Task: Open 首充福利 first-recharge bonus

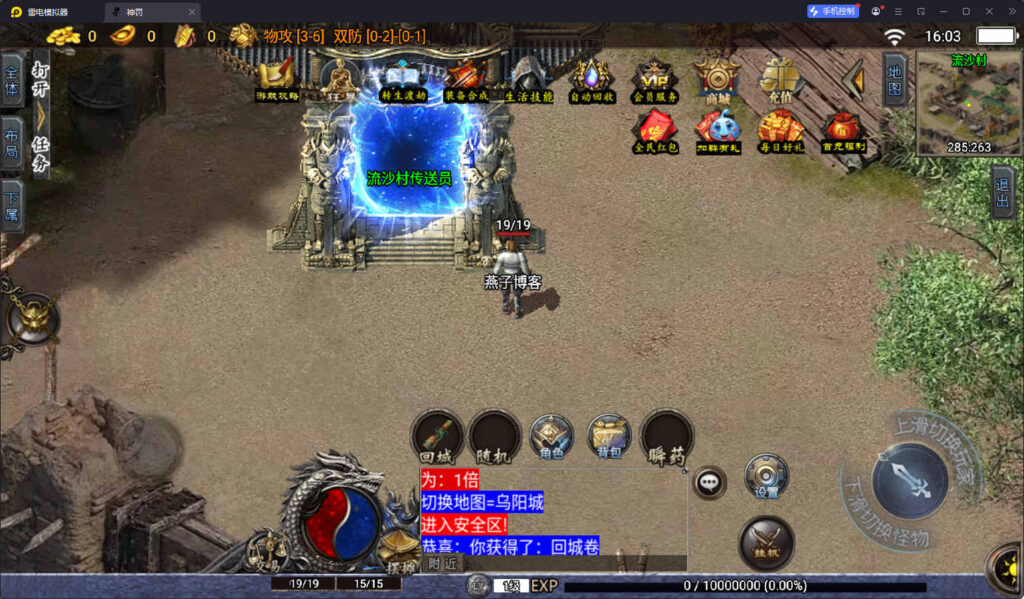Action: point(843,131)
